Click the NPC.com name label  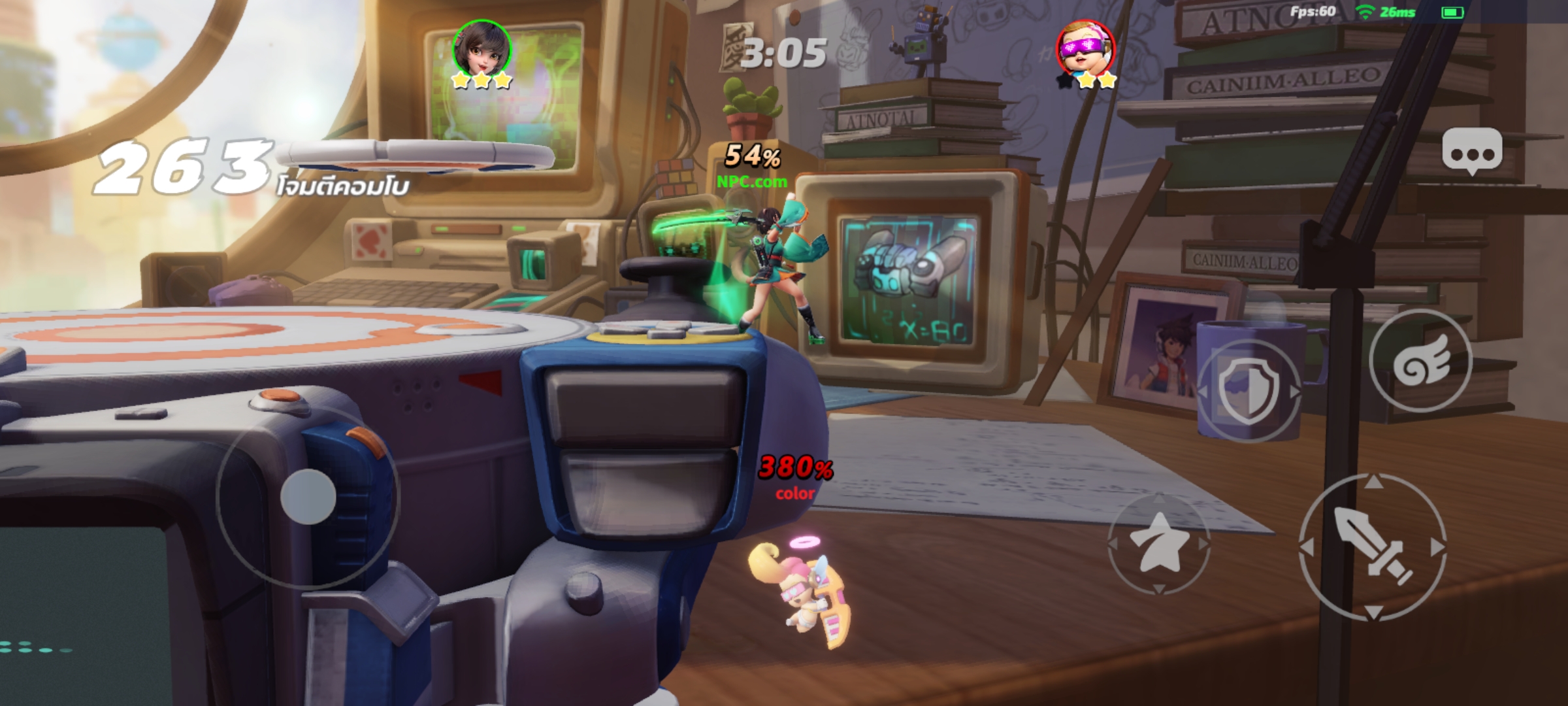750,183
